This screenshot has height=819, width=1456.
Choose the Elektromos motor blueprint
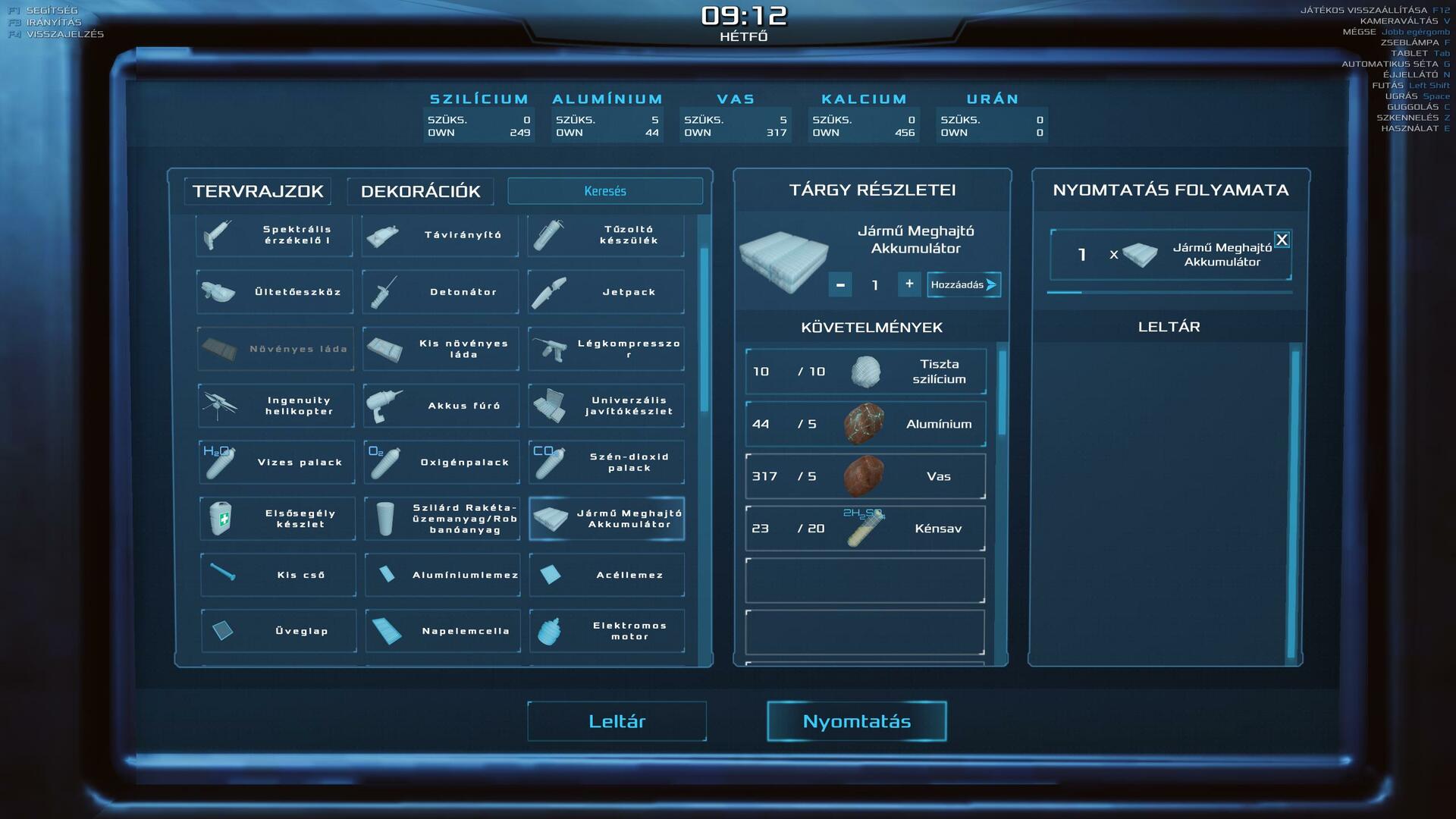(x=607, y=631)
